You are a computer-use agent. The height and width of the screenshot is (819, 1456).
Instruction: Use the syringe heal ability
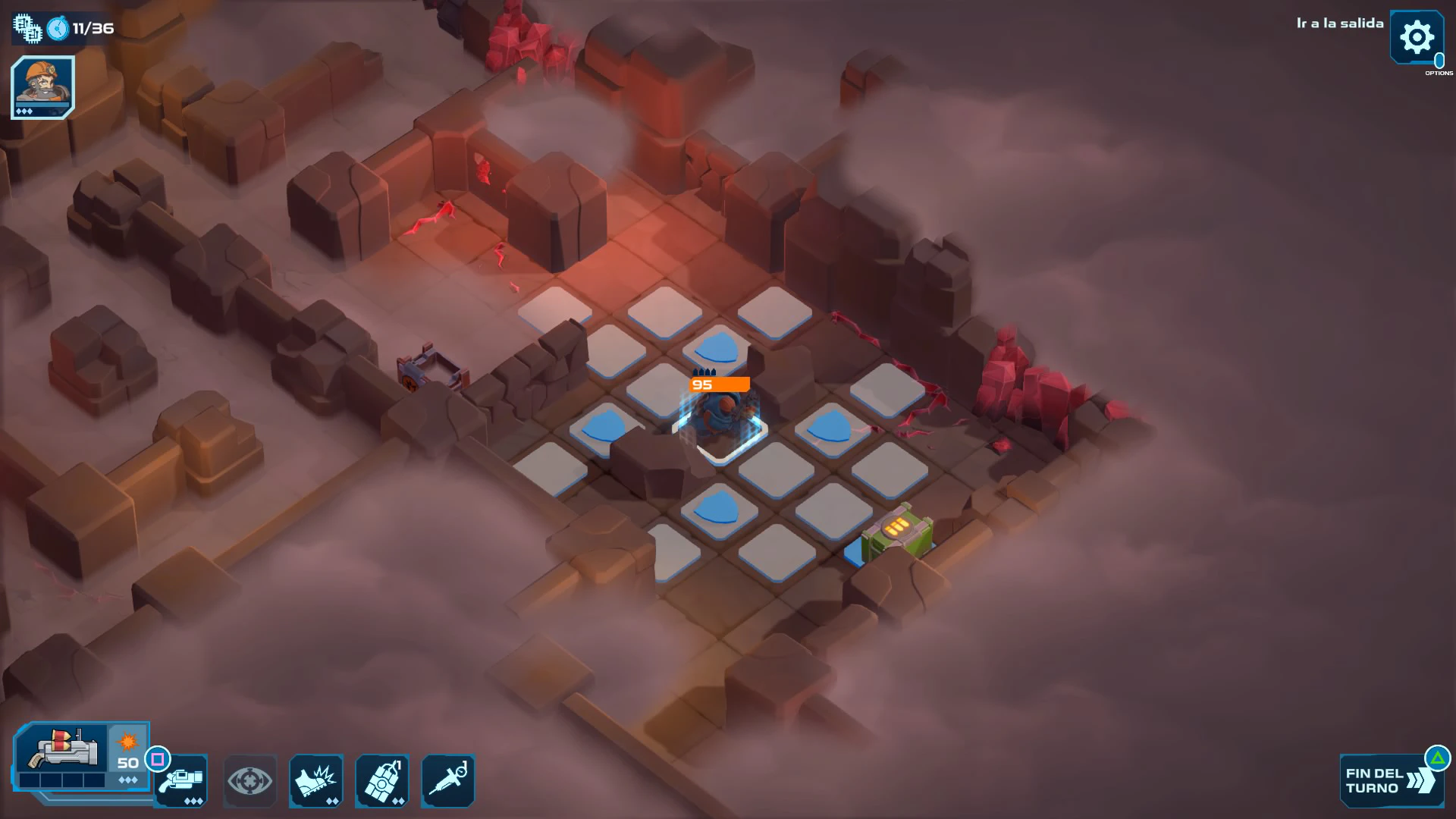448,781
